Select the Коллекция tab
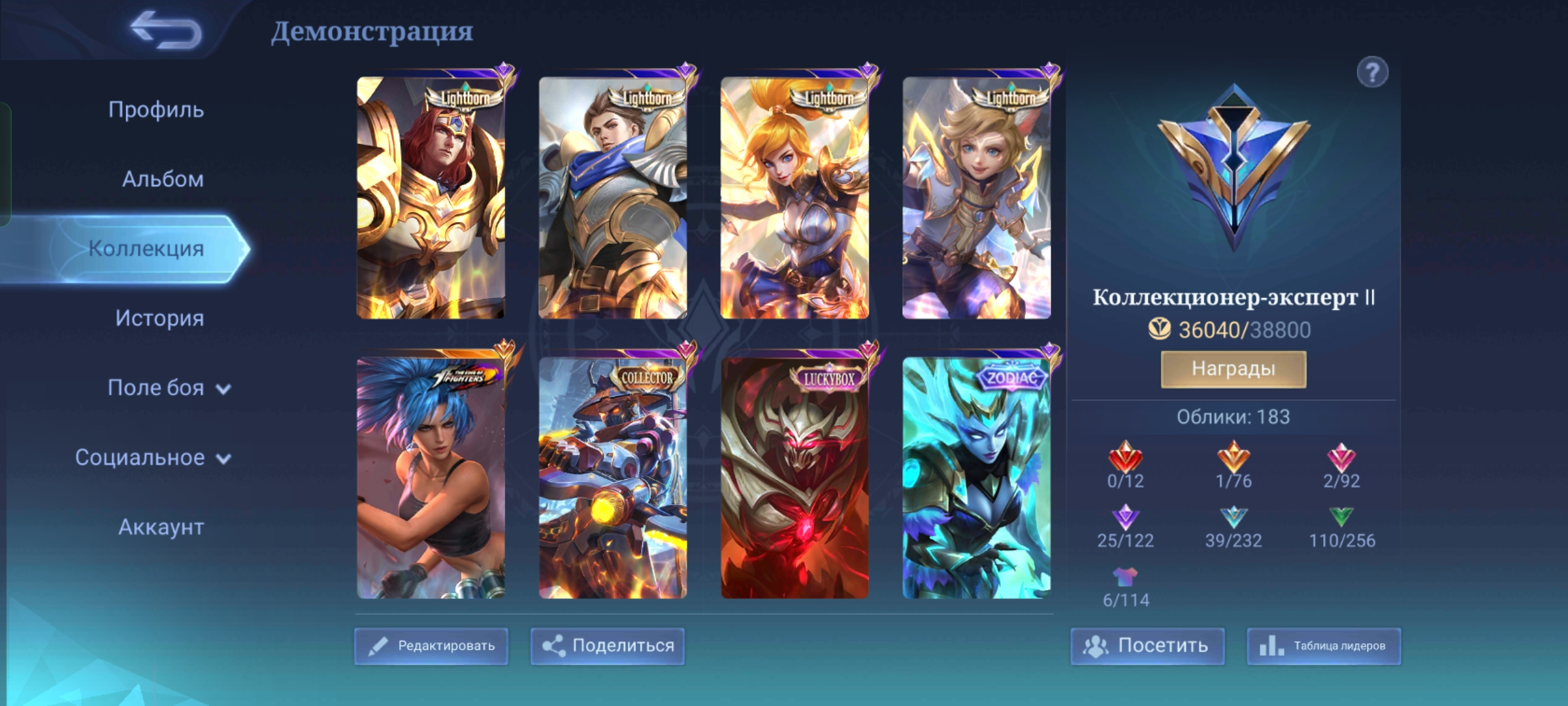The image size is (1568, 706). pyautogui.click(x=146, y=248)
